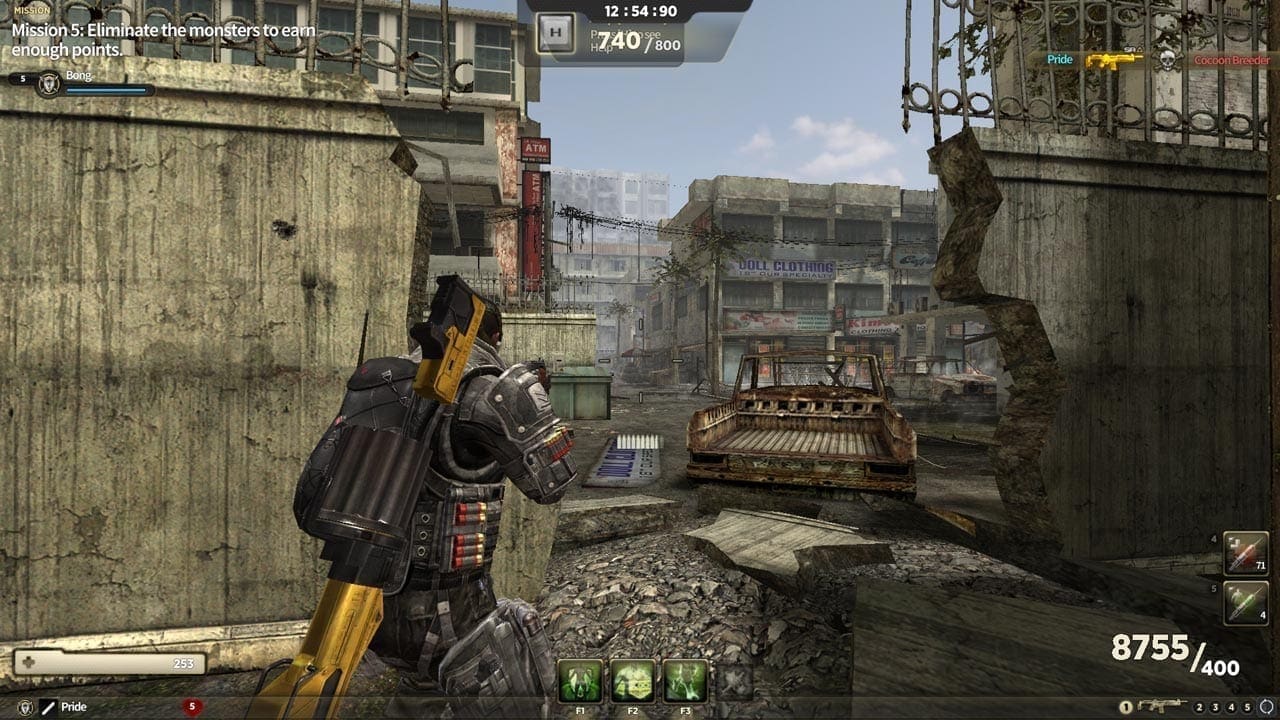This screenshot has width=1280, height=720.
Task: Switch to weapon slot 5
Action: click(1247, 707)
